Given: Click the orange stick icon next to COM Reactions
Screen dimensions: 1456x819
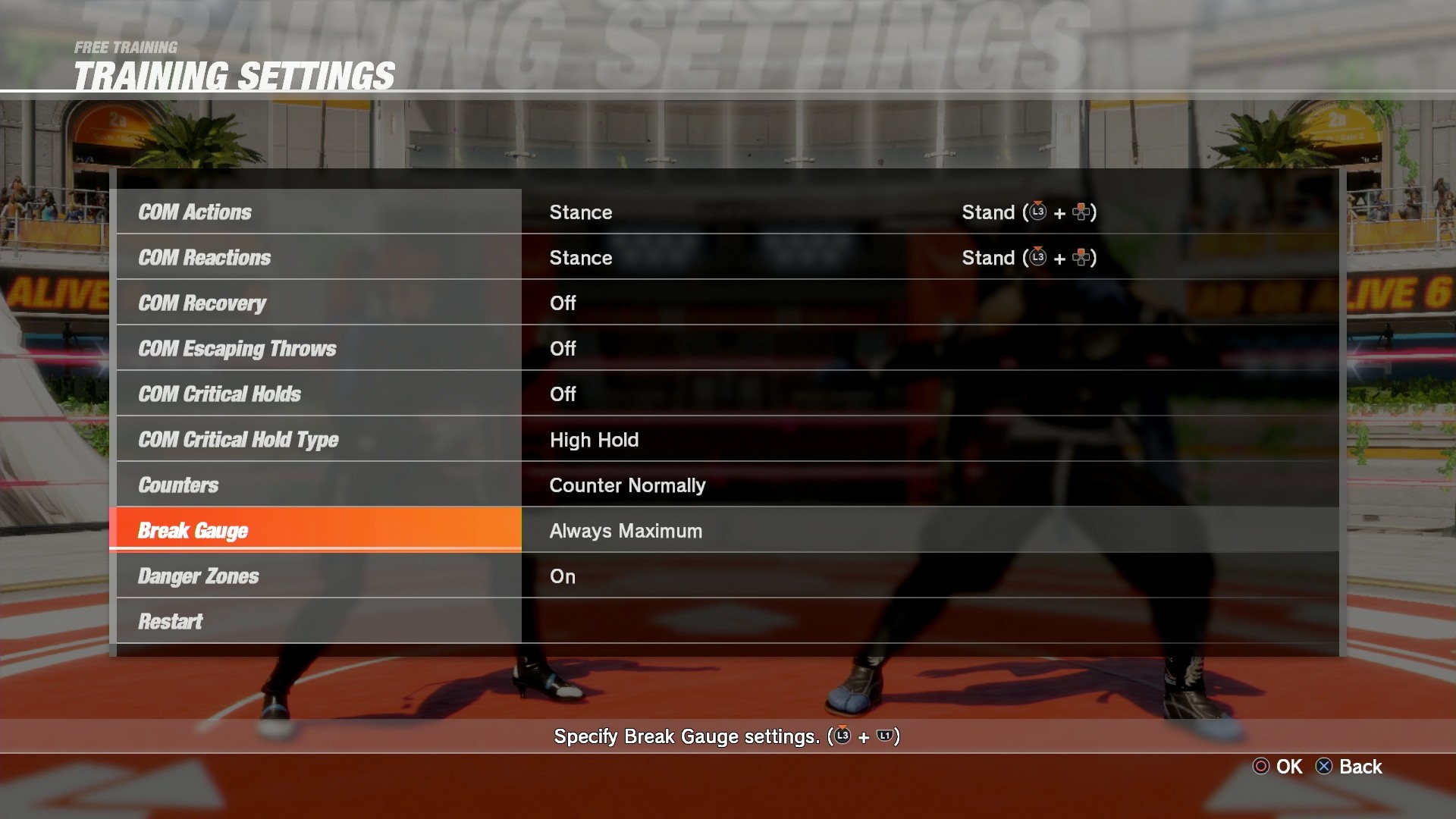Looking at the screenshot, I should point(1038,258).
